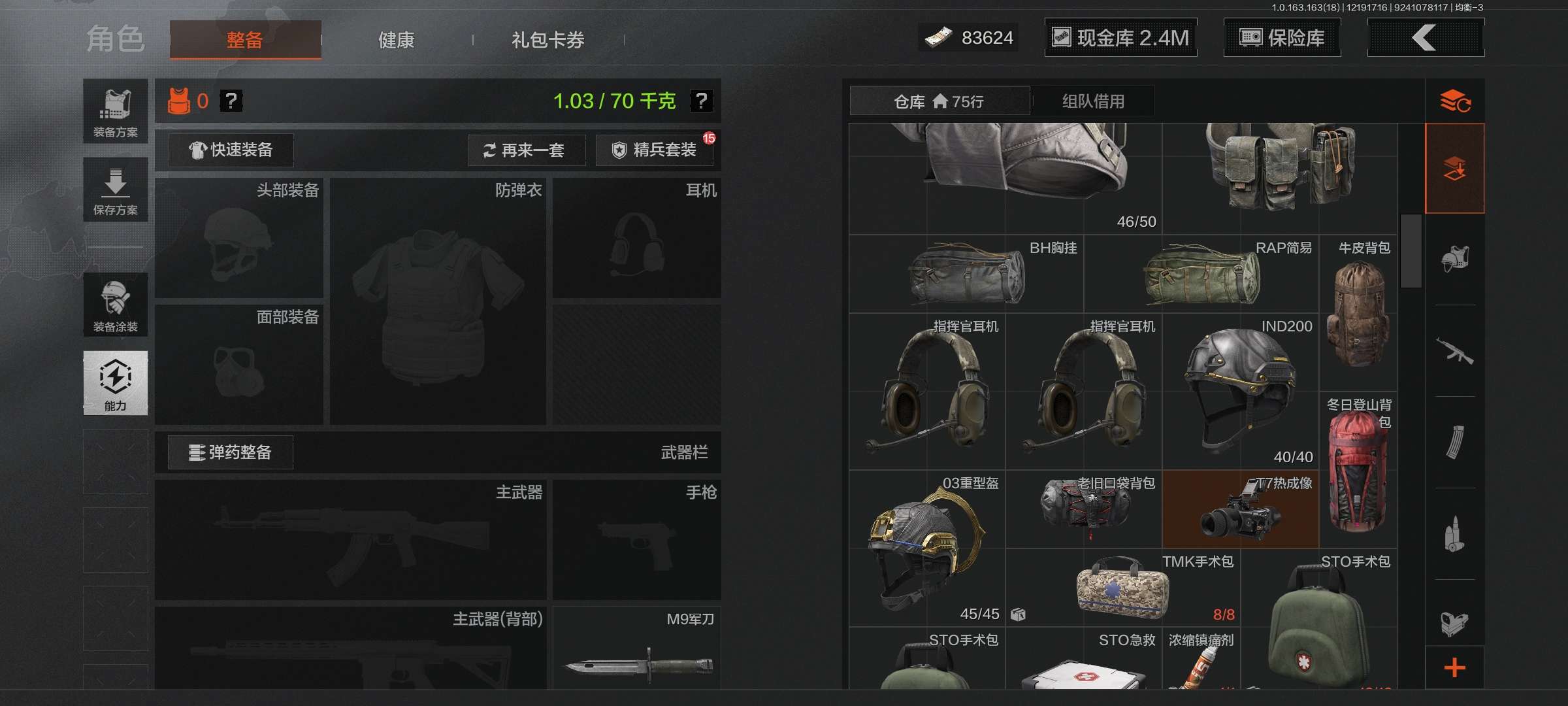Click the highlighted quick deposit icon

coord(1456,168)
